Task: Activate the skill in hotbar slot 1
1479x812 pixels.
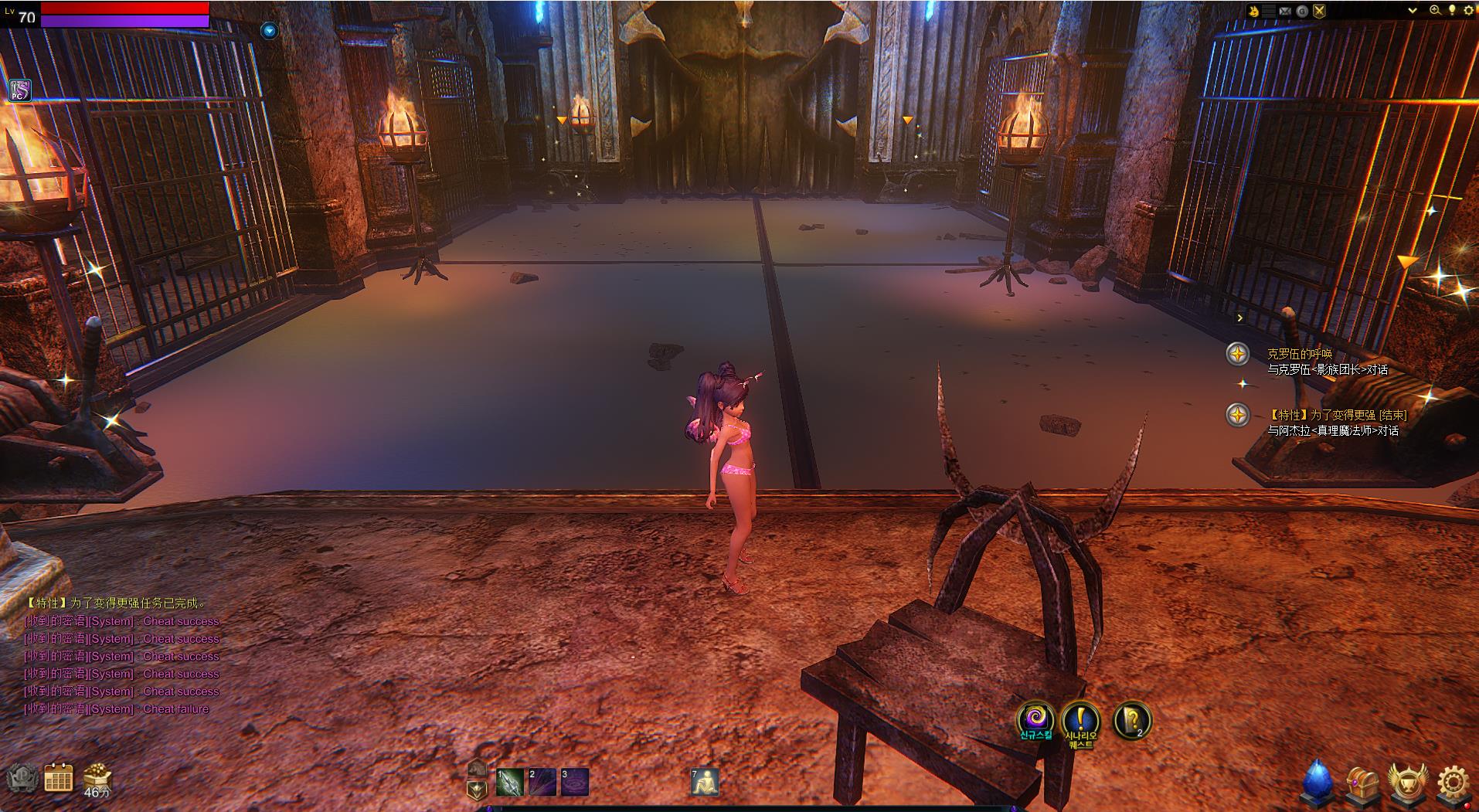Action: [510, 782]
